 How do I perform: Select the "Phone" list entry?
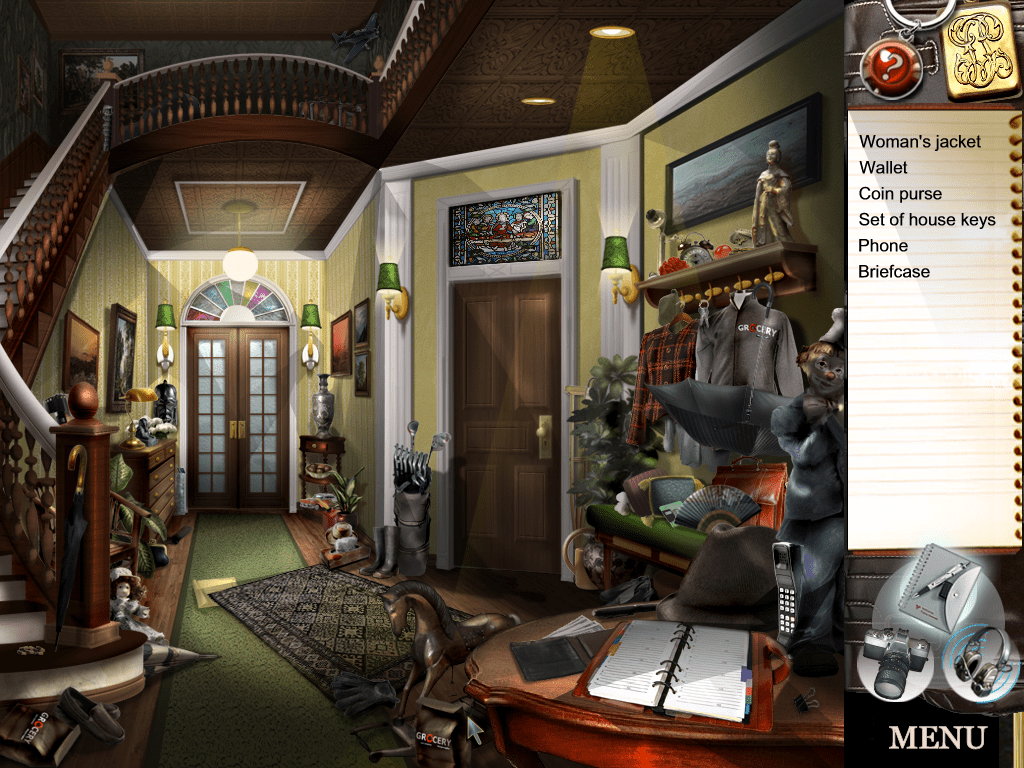pyautogui.click(x=883, y=246)
